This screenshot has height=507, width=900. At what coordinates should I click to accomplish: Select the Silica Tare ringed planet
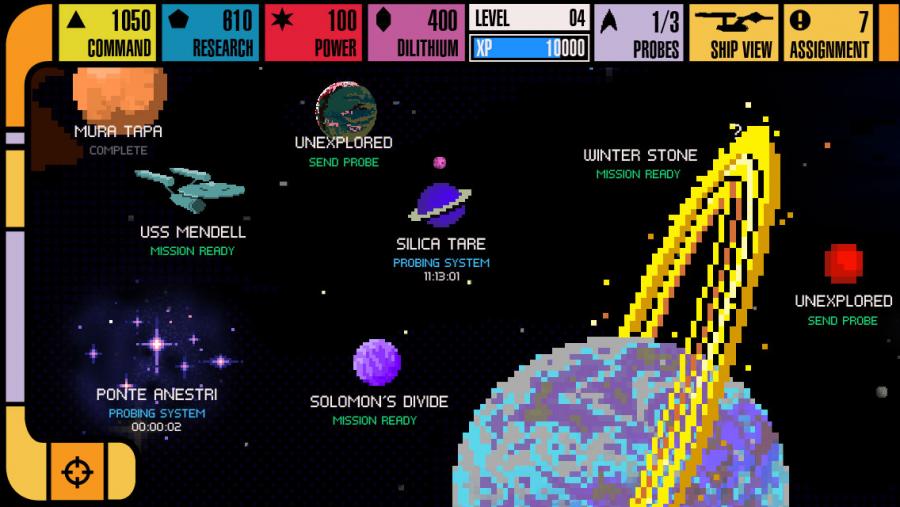(439, 203)
